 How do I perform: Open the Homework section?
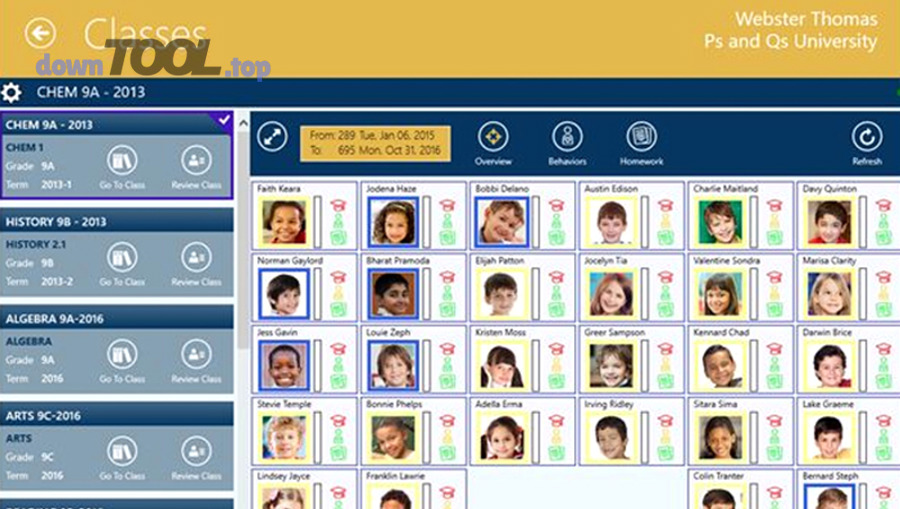click(641, 139)
